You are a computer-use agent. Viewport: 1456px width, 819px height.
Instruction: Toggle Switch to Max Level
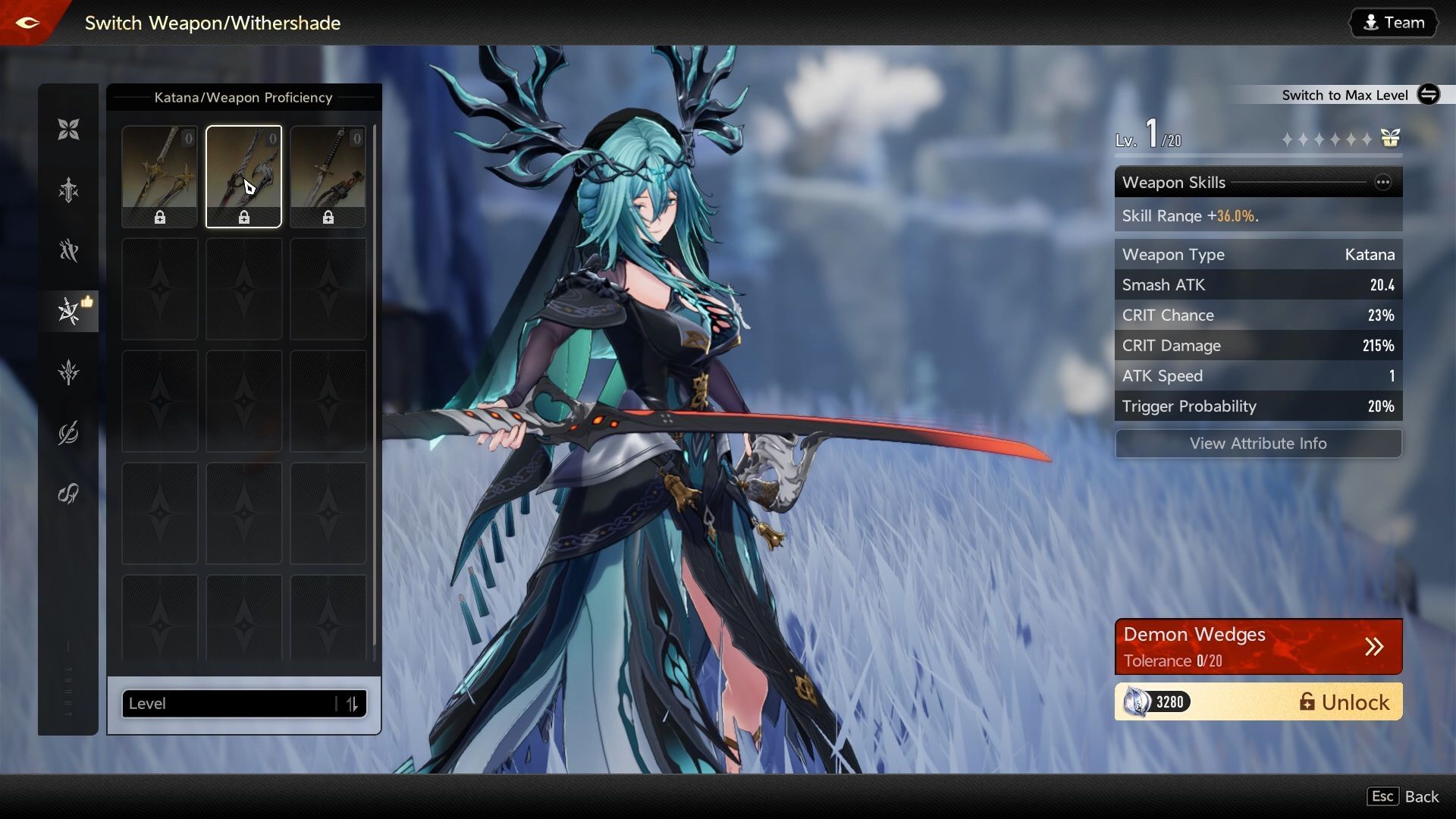pyautogui.click(x=1429, y=95)
